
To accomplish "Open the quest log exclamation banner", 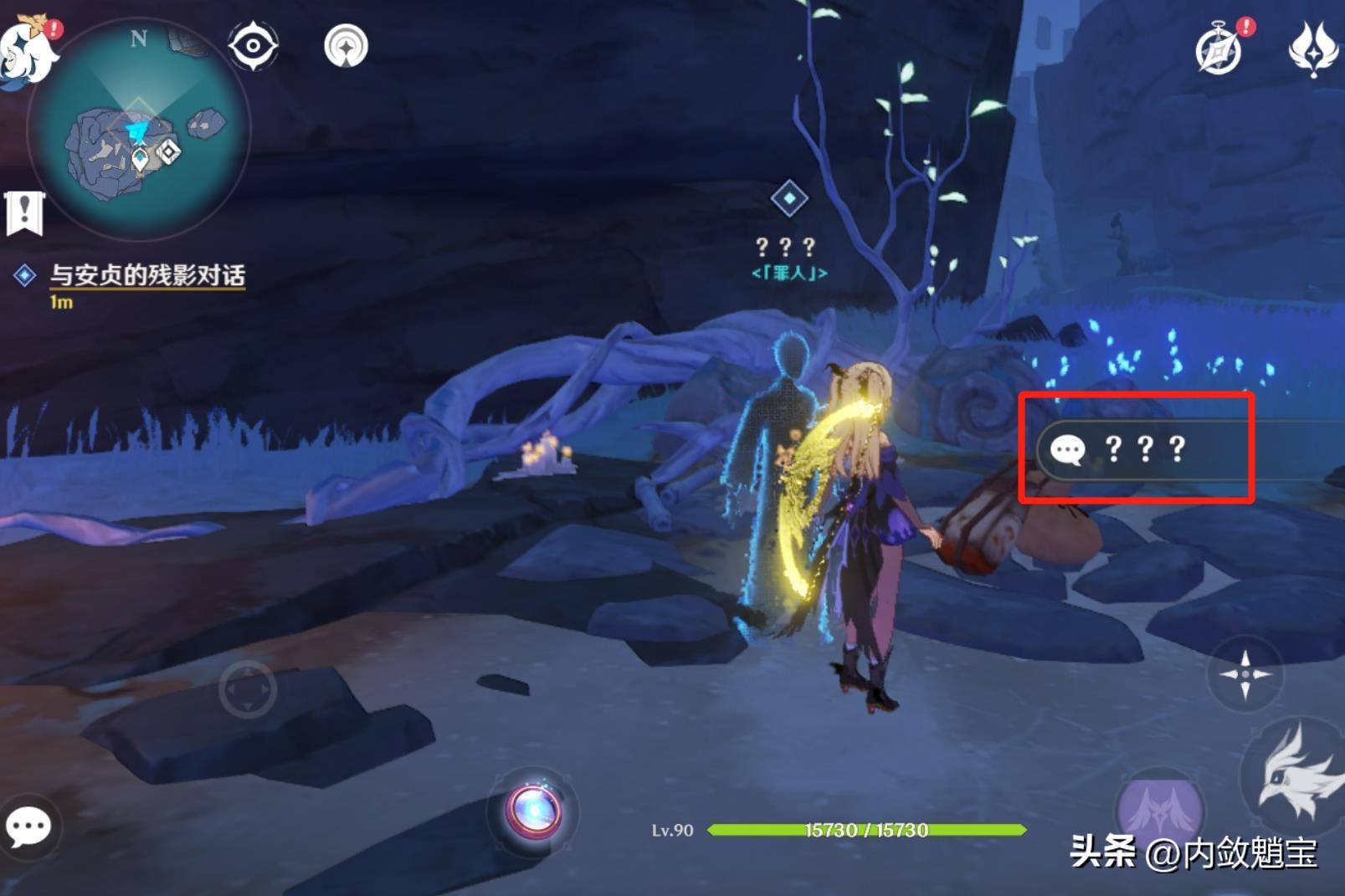I will (24, 212).
